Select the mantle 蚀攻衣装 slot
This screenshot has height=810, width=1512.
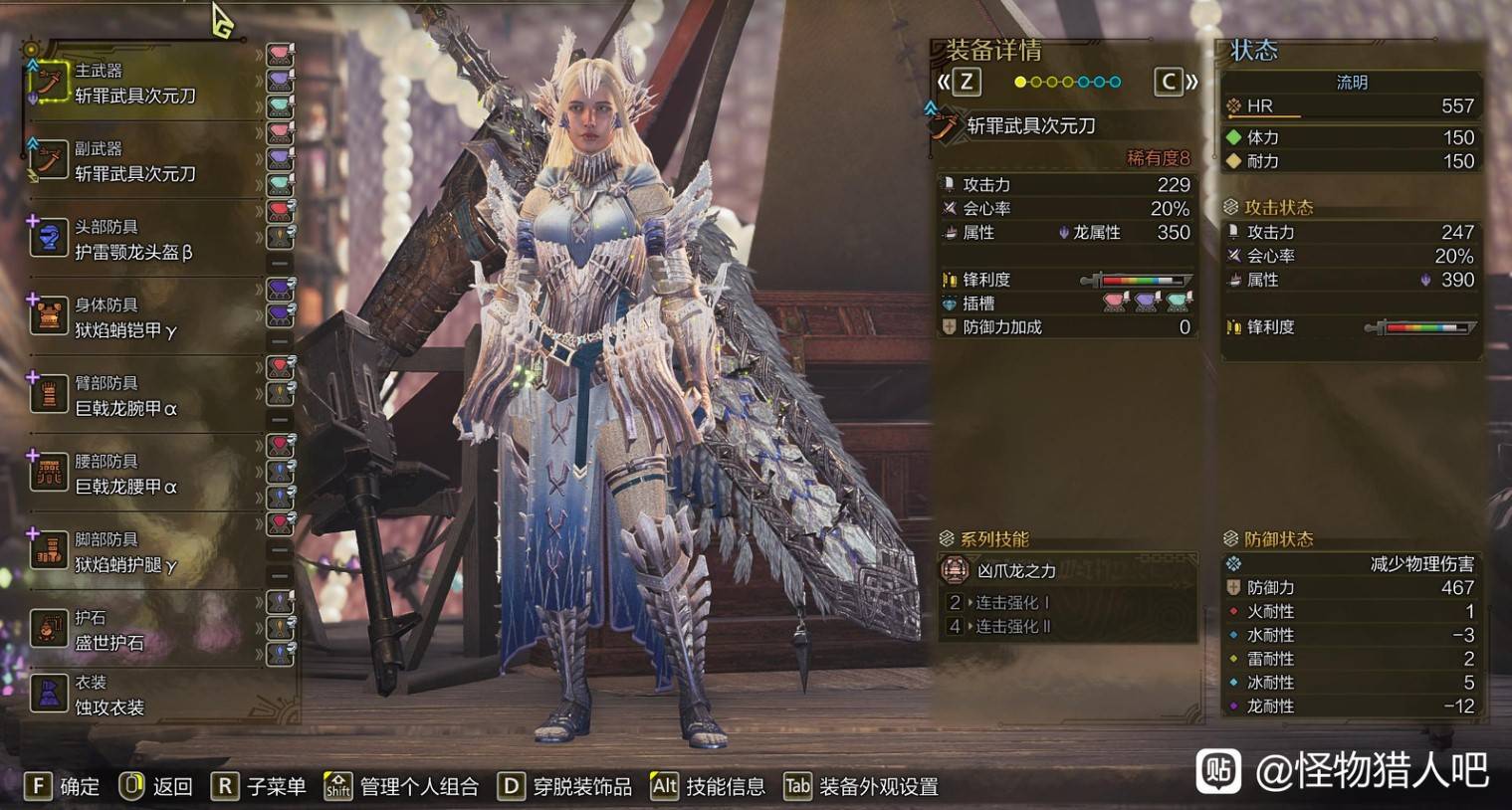tap(109, 695)
